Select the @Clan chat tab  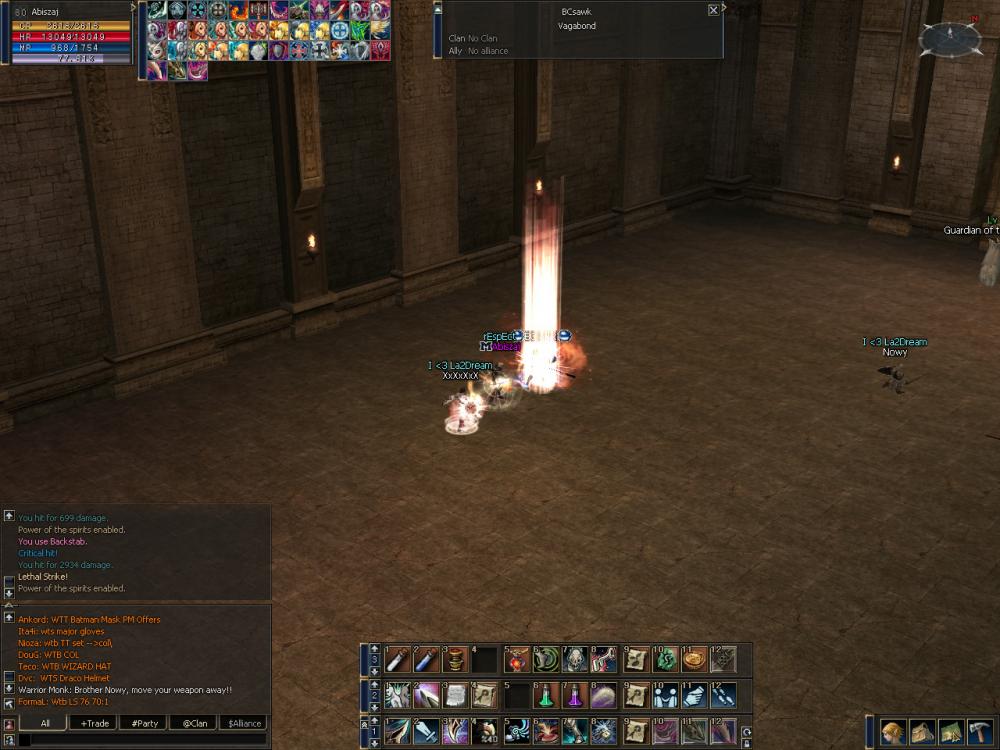[194, 723]
